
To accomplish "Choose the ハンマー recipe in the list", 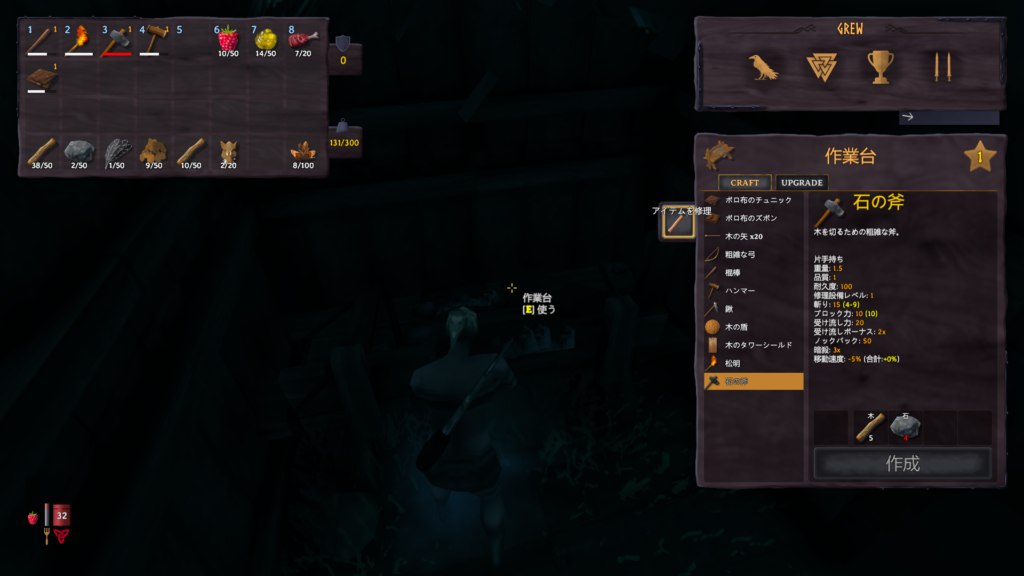I will coord(756,290).
